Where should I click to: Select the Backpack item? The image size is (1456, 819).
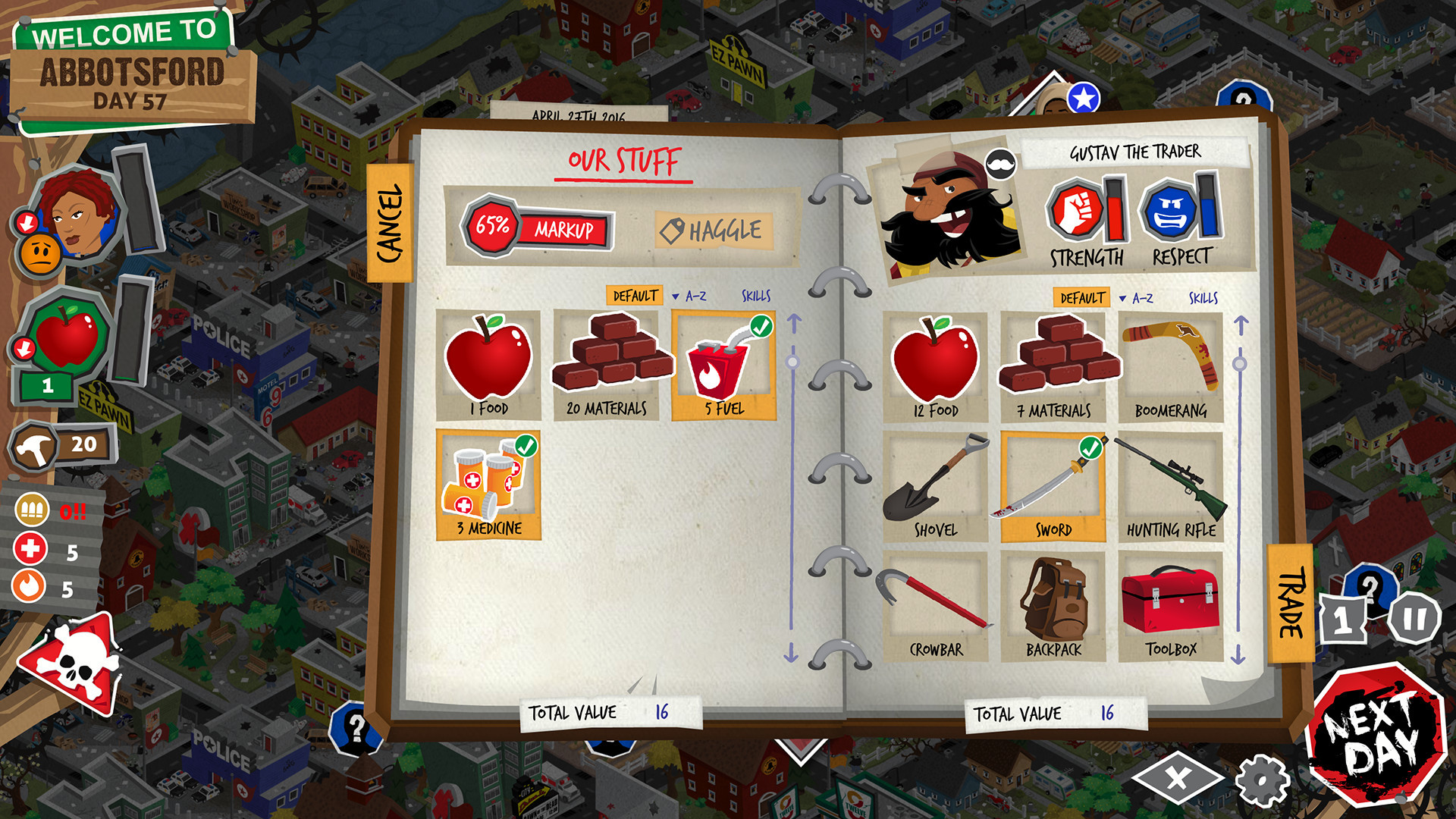click(1053, 603)
